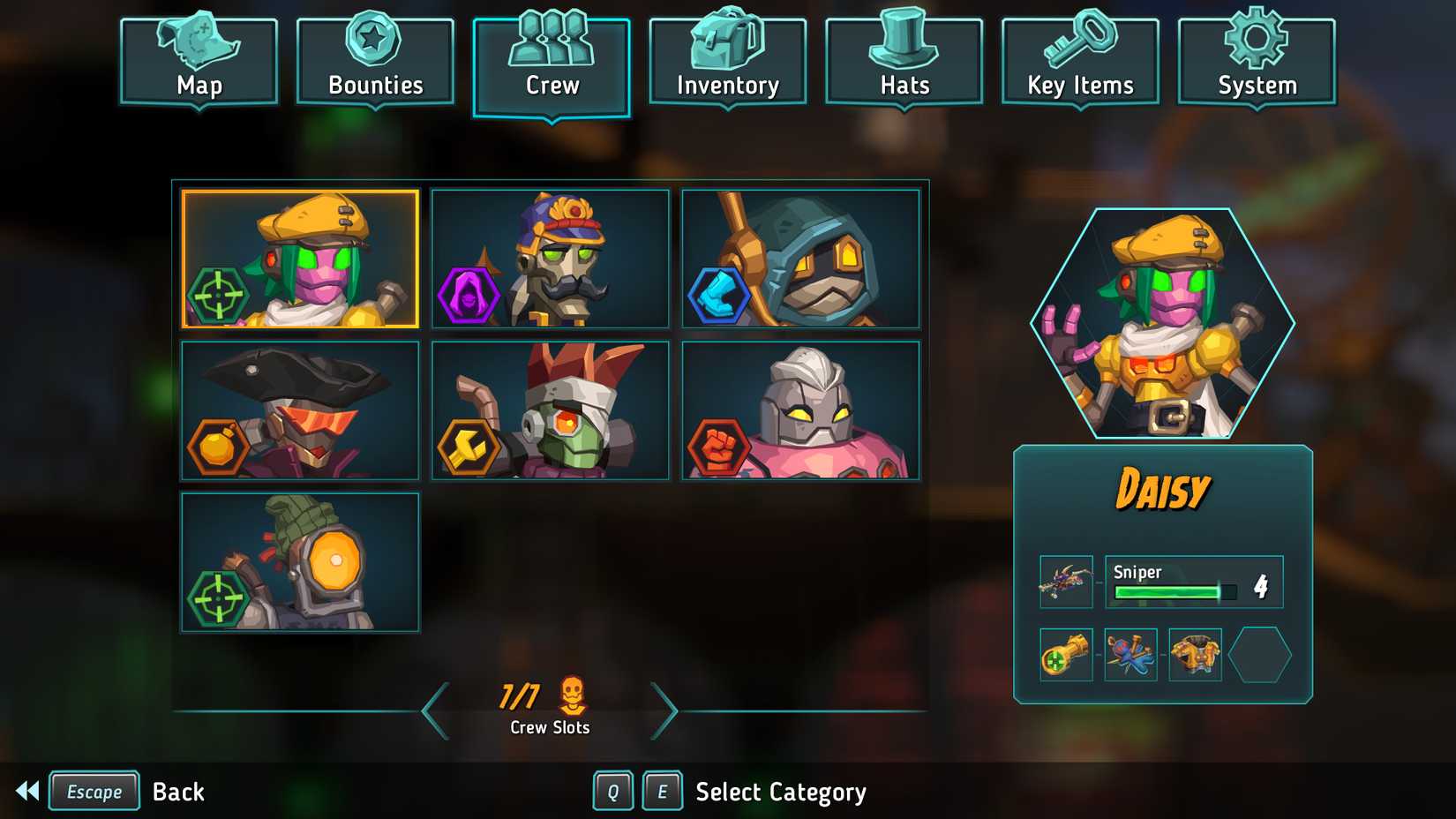The image size is (1456, 819).
Task: Click the right chevron under crew grid
Action: point(666,710)
